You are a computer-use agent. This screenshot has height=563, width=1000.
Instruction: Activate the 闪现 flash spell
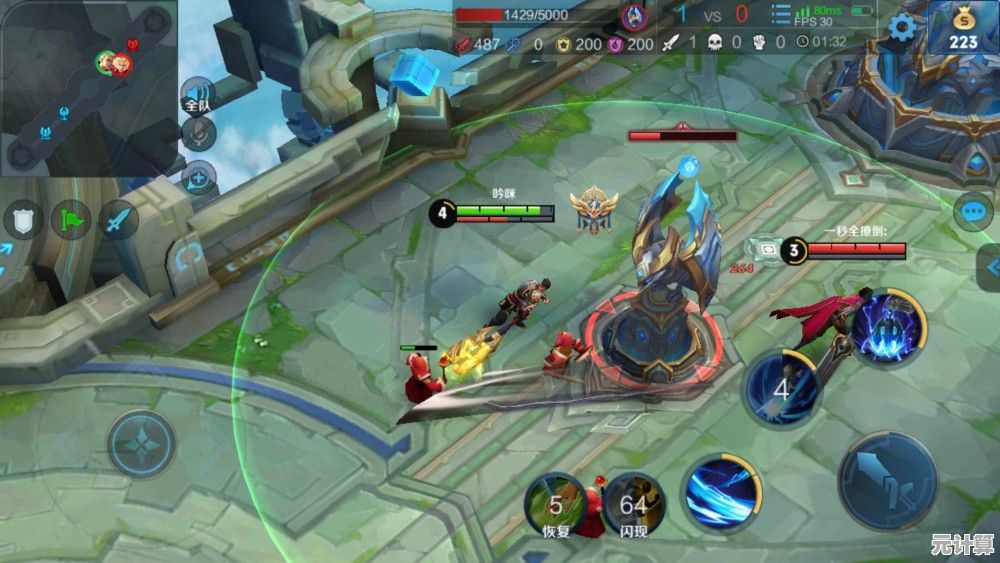click(634, 503)
